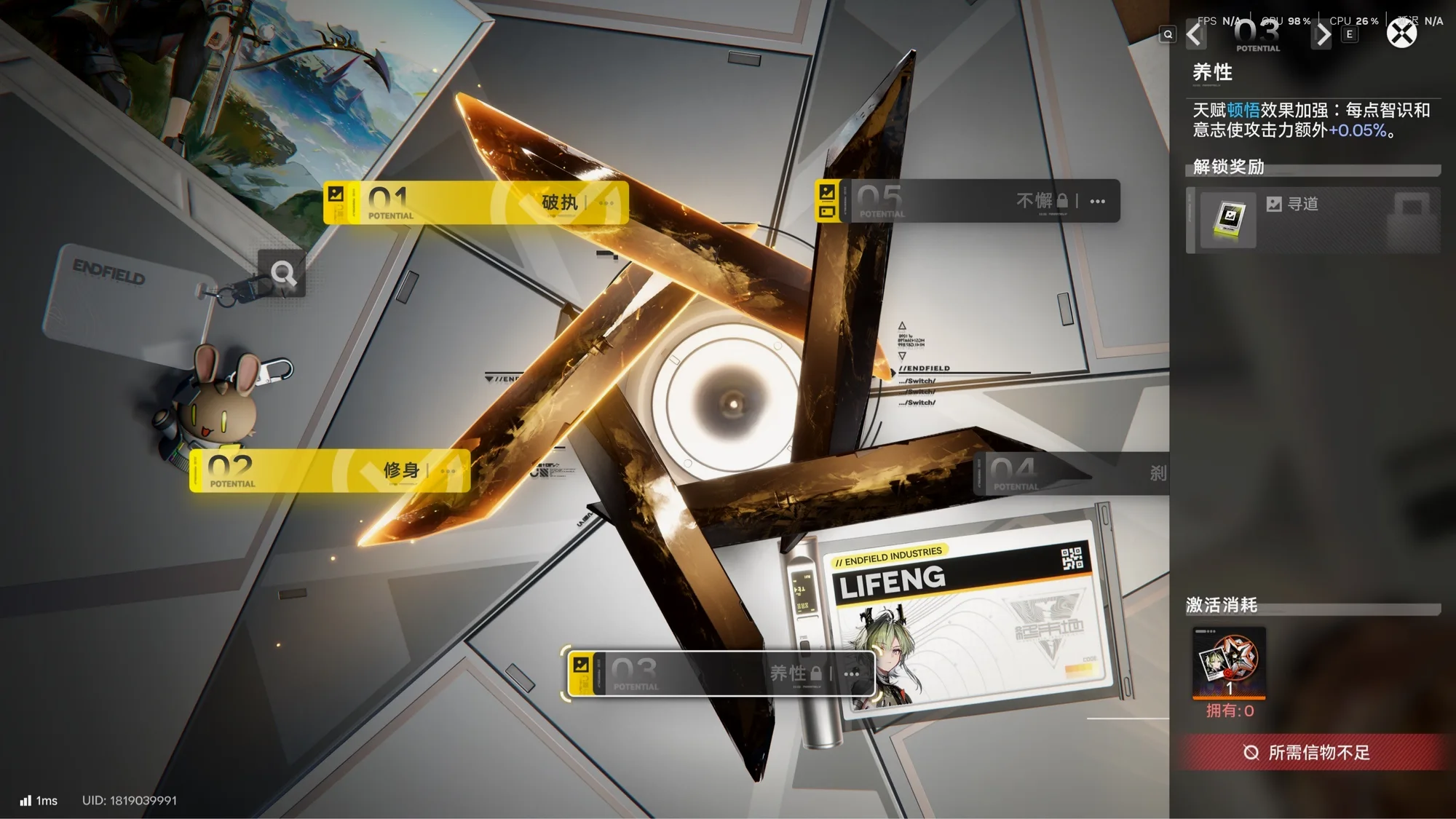Go to the next potential with right arrow
This screenshot has height=819, width=1456.
click(x=1322, y=34)
